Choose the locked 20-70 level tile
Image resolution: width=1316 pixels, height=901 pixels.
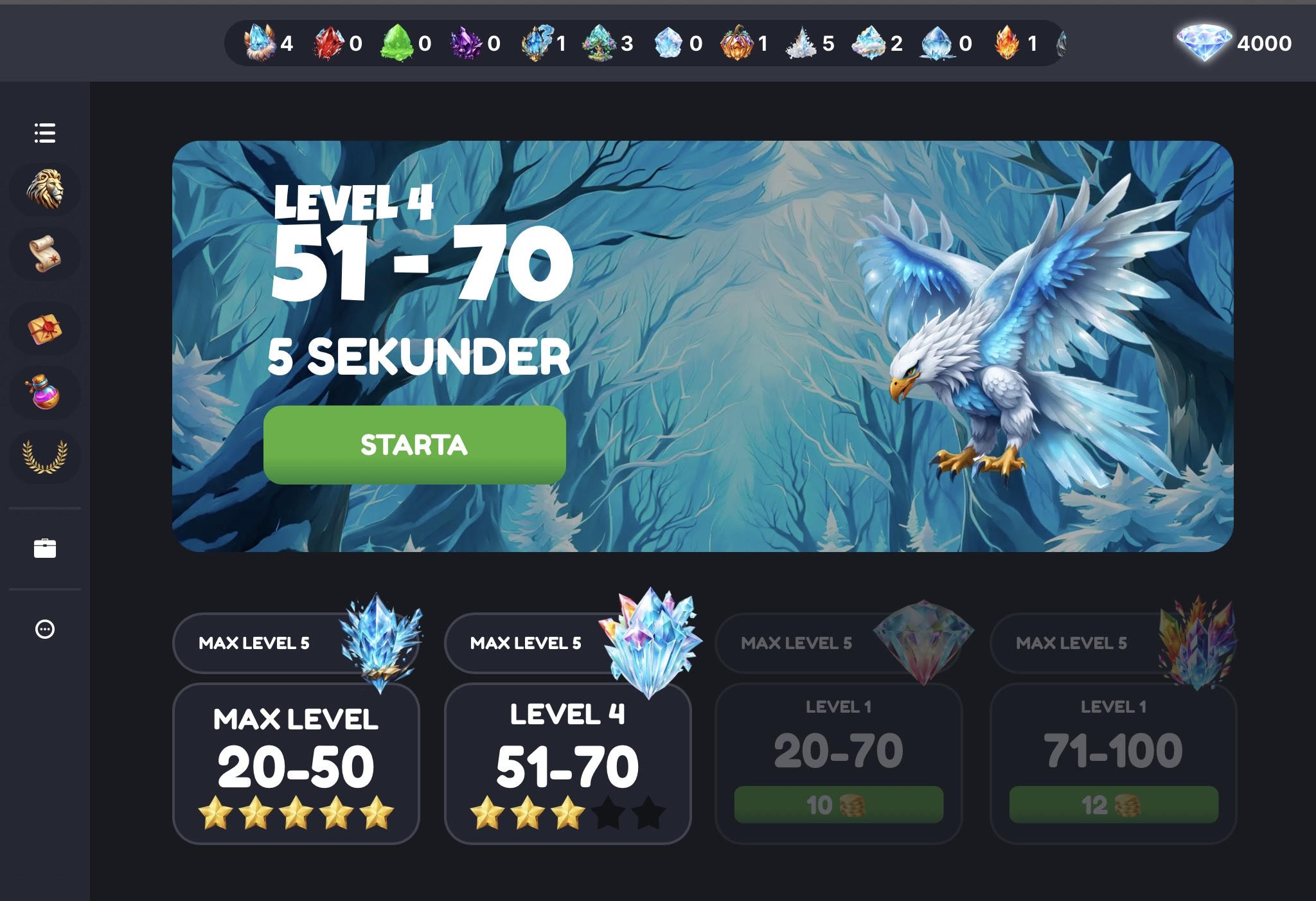[x=839, y=751]
